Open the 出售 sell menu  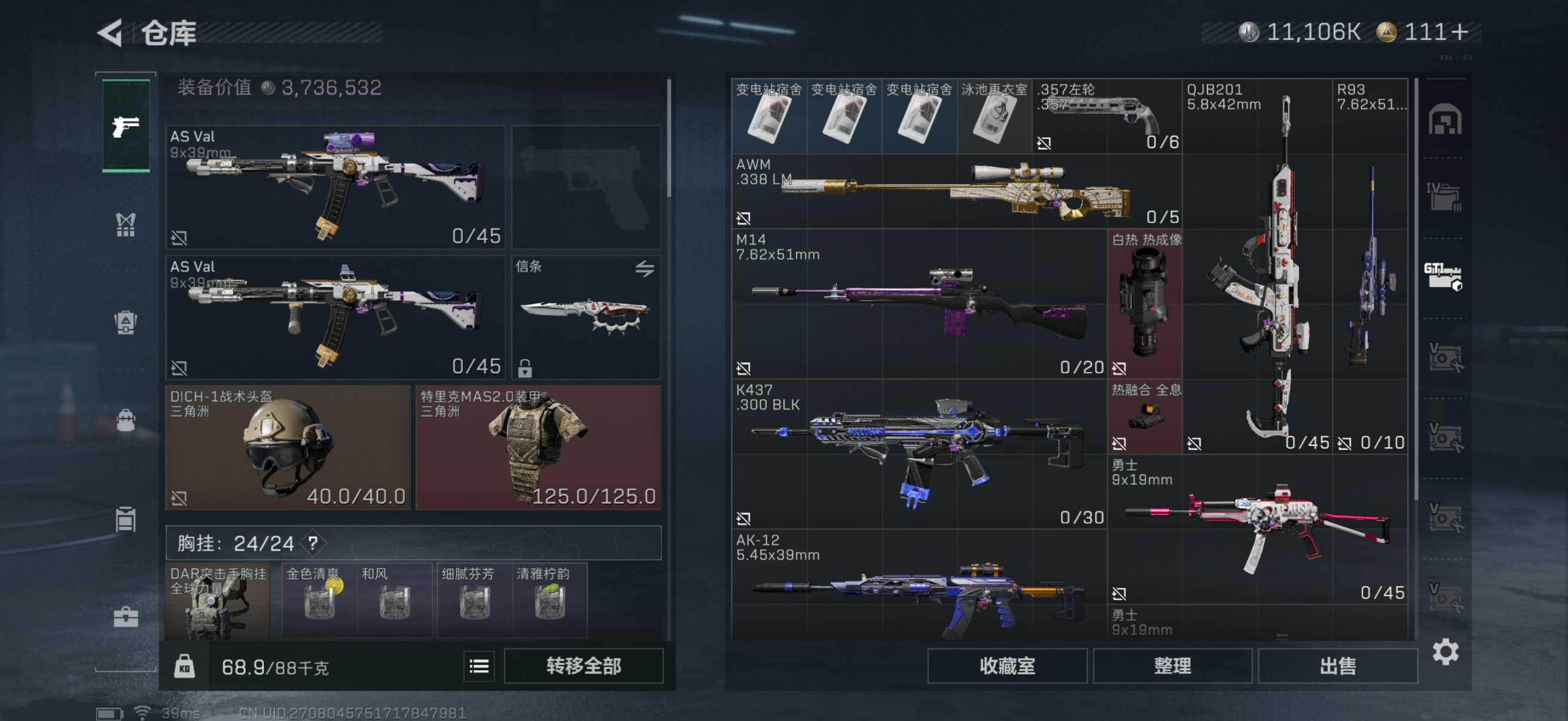tap(1337, 665)
